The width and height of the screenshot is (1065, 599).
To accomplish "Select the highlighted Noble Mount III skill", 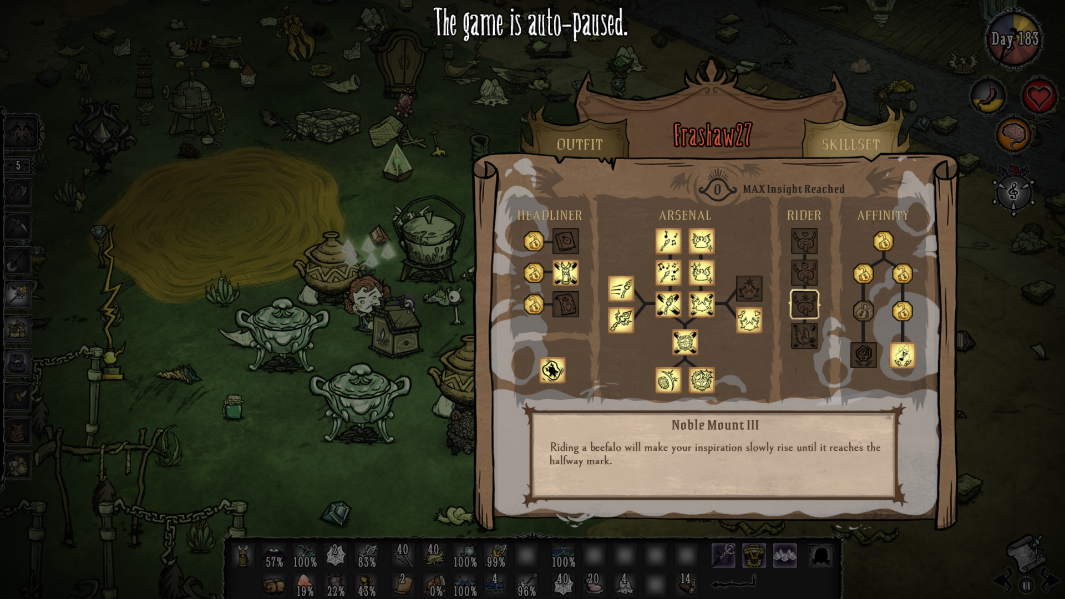I will 804,304.
